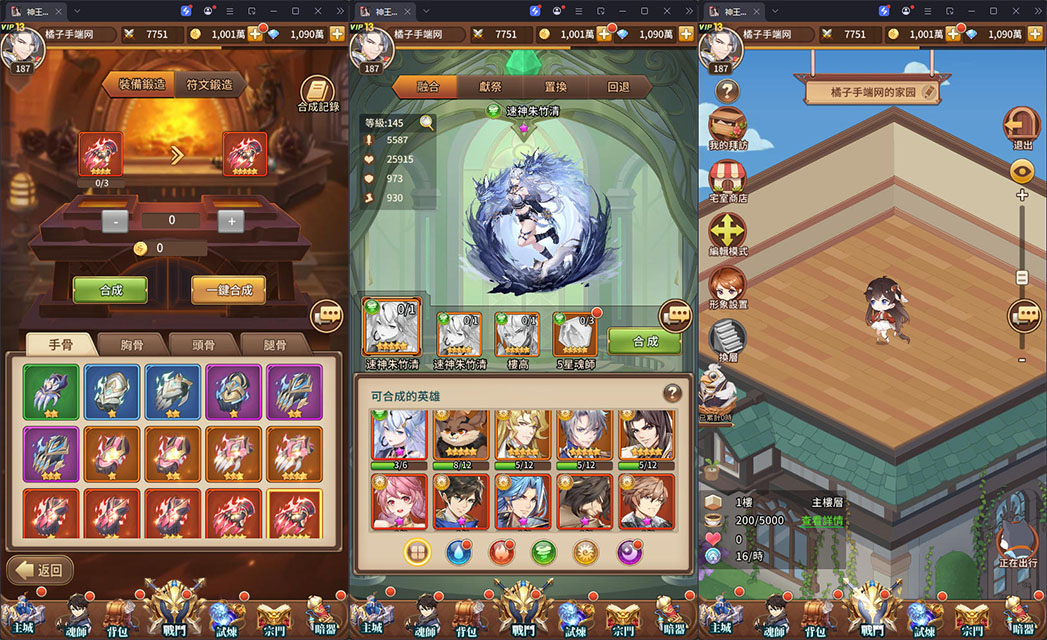The height and width of the screenshot is (640, 1047).
Task: Open the 合成記錄 synthesis log
Action: (x=318, y=93)
